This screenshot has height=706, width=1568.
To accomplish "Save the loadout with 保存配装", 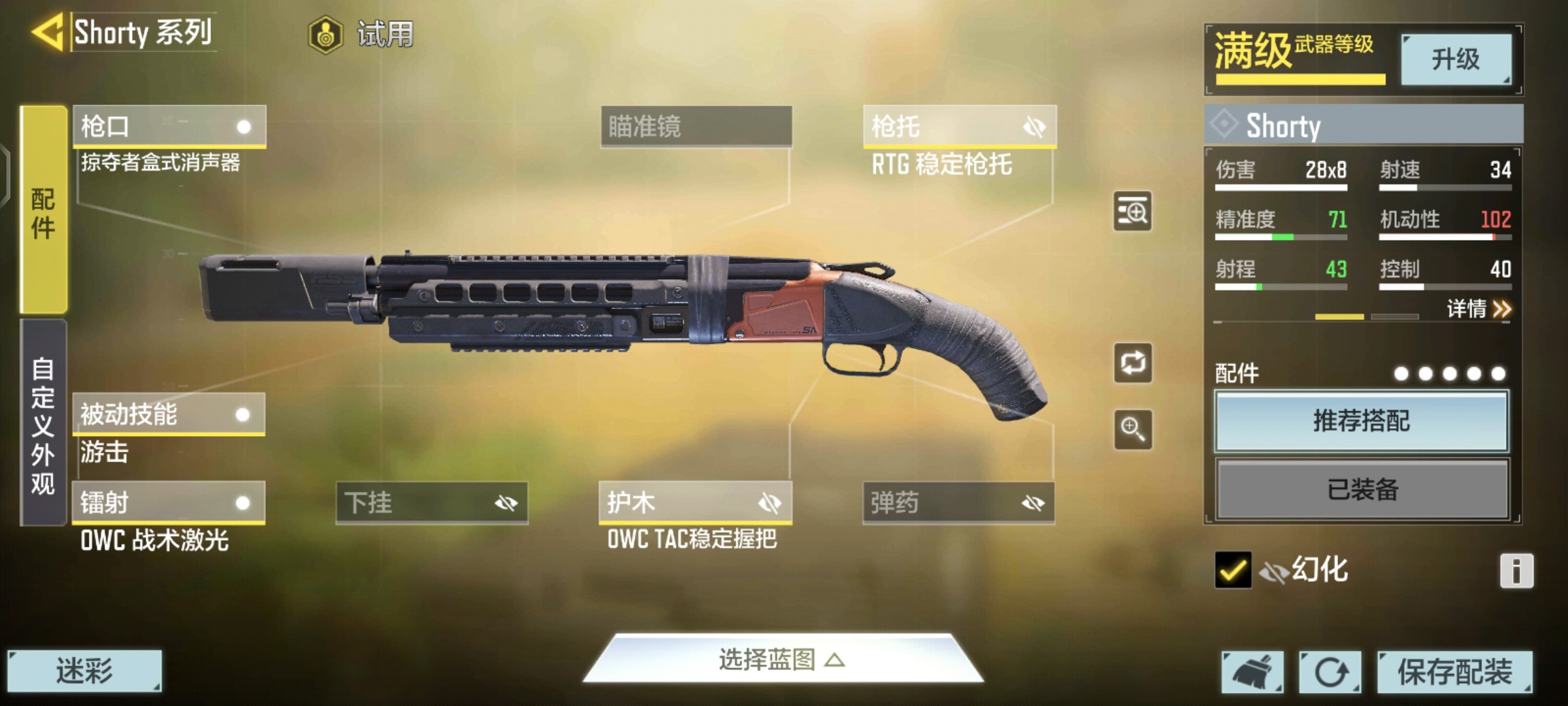I will click(x=1454, y=672).
